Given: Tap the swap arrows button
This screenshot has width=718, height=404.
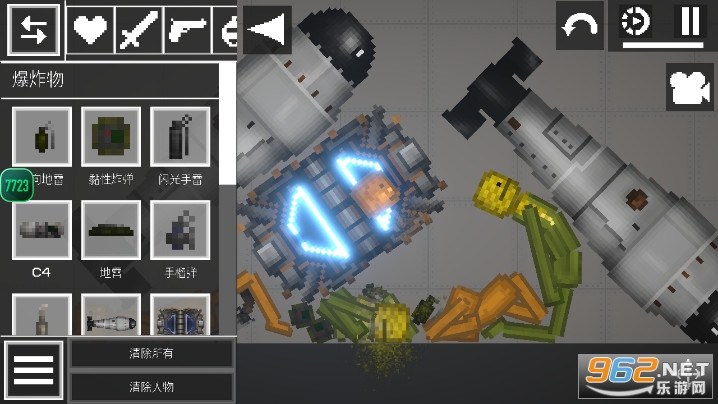Looking at the screenshot, I should coord(33,29).
